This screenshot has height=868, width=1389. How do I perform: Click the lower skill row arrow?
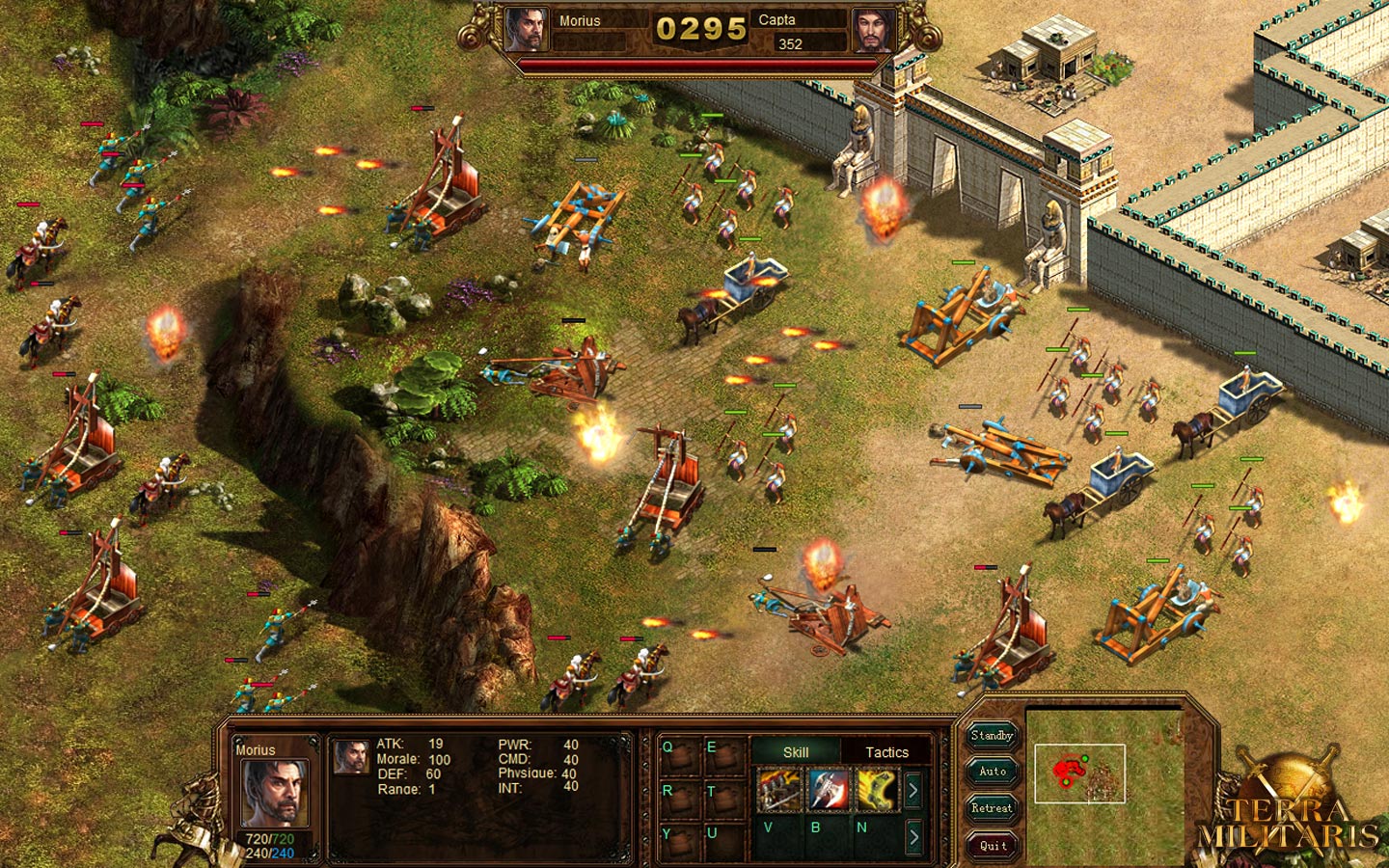pos(913,836)
